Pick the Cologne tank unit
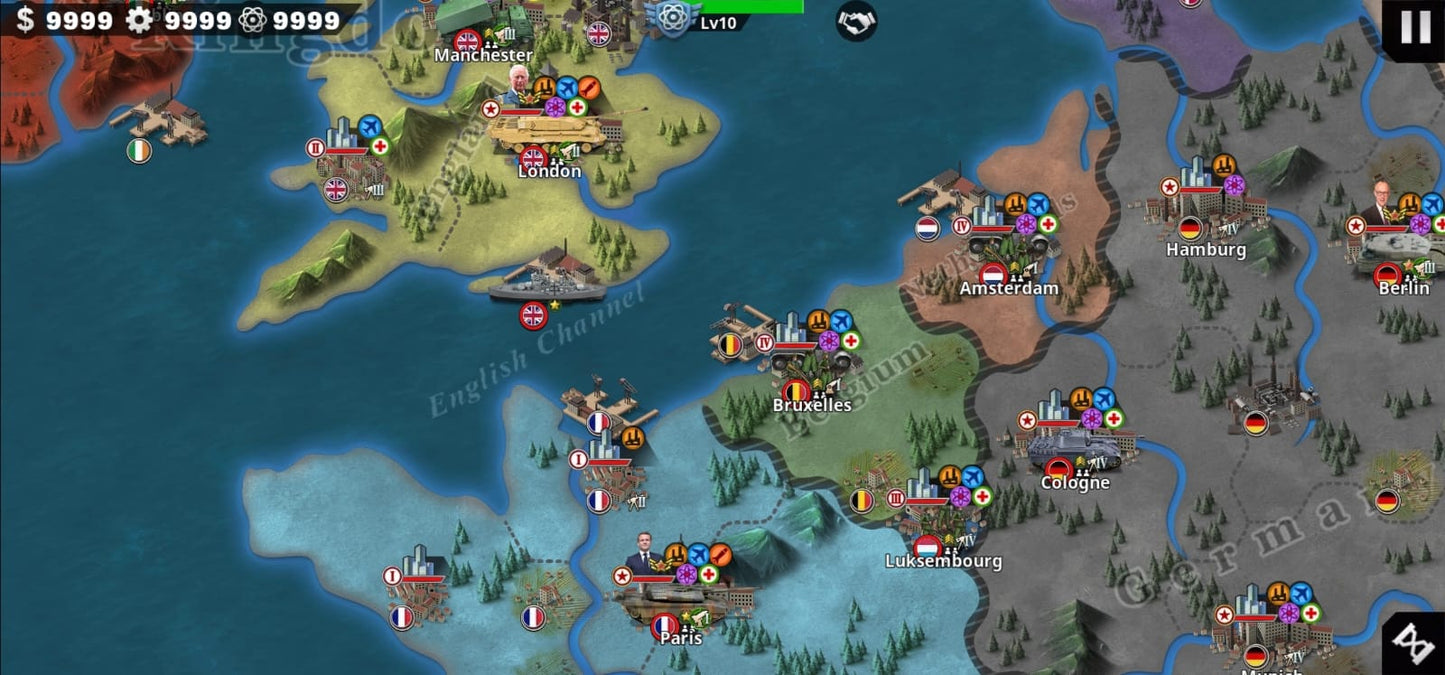Screen dimensions: 1445x675 [x=1078, y=443]
